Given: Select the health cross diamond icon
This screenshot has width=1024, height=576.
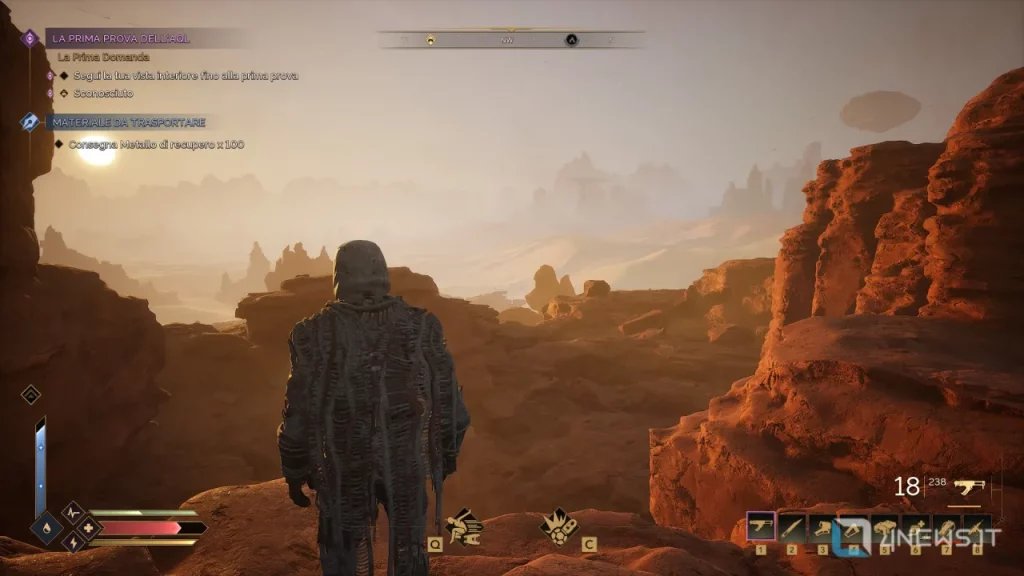Looking at the screenshot, I should coord(87,527).
